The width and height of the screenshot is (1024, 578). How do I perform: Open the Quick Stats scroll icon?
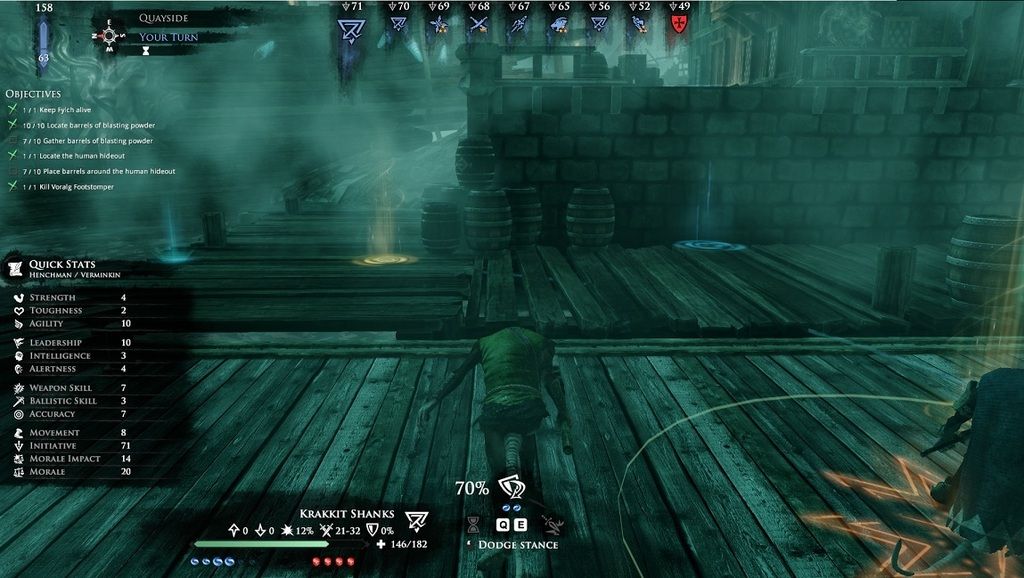click(x=15, y=267)
